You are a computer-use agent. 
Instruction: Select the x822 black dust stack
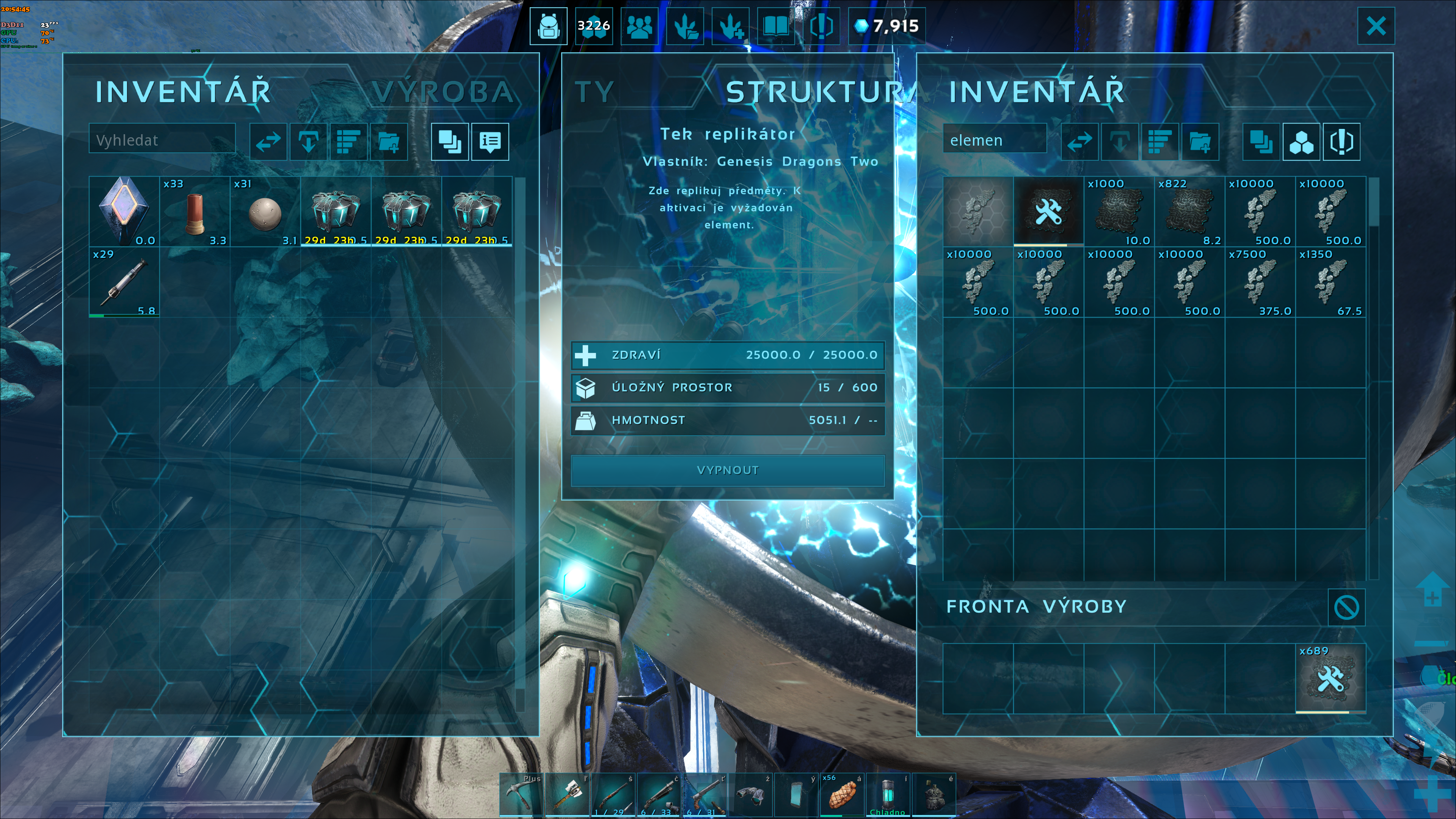coord(1189,212)
